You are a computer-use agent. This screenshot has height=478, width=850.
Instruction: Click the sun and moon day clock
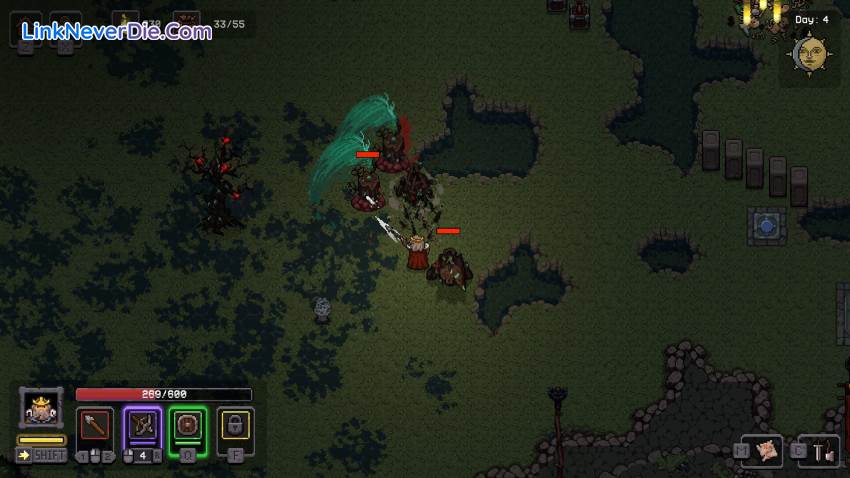[808, 54]
